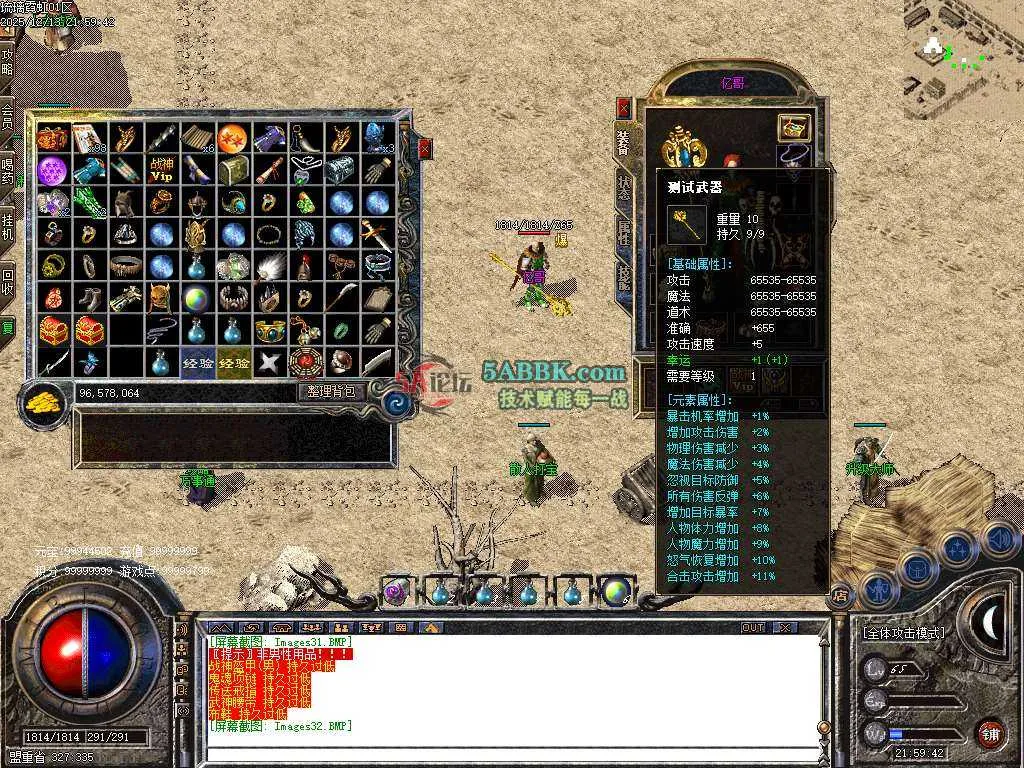The image size is (1024, 768).
Task: Select the blue 经验 experience item
Action: pyautogui.click(x=197, y=363)
